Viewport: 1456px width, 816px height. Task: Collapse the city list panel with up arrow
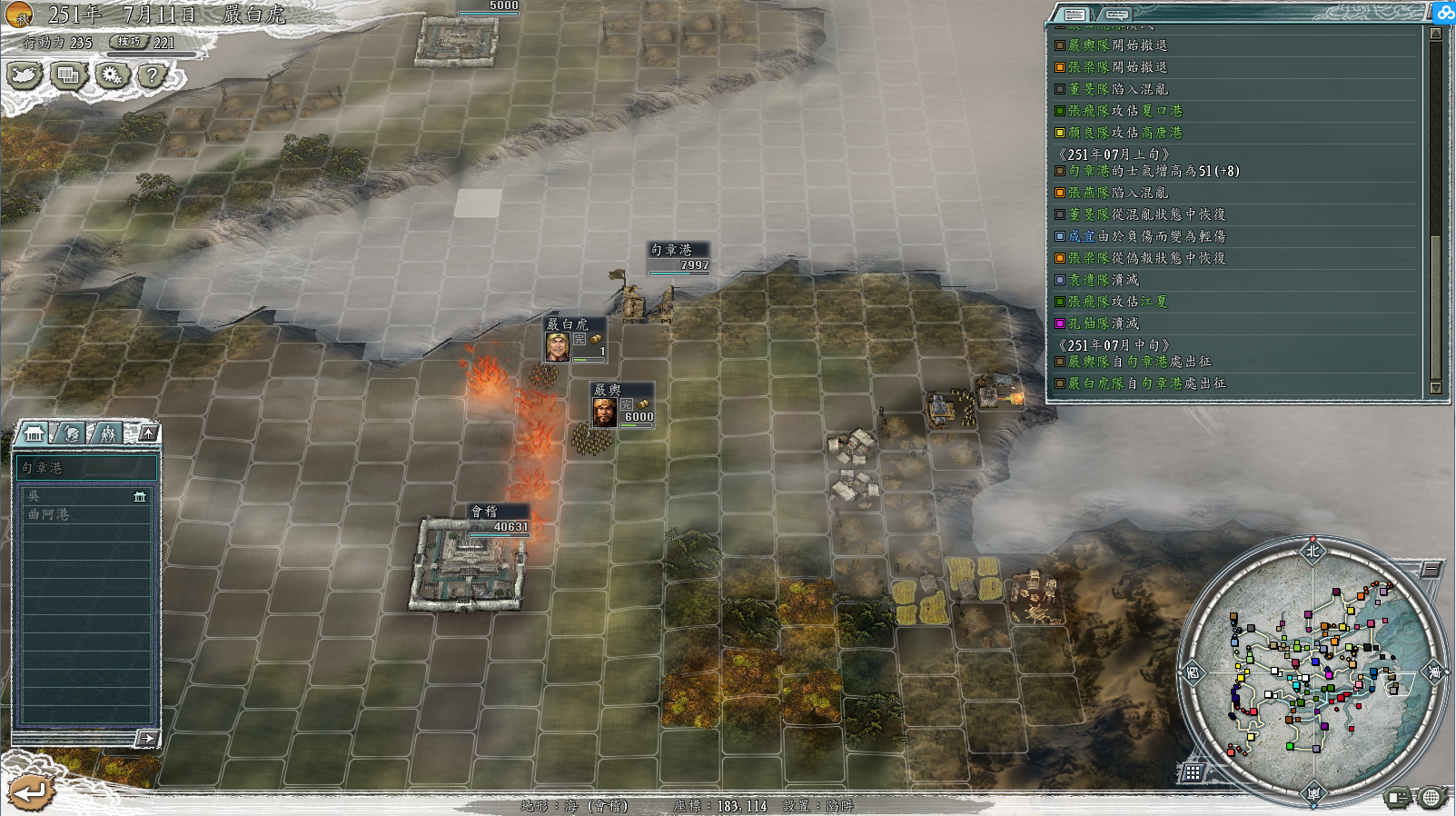pos(149,433)
